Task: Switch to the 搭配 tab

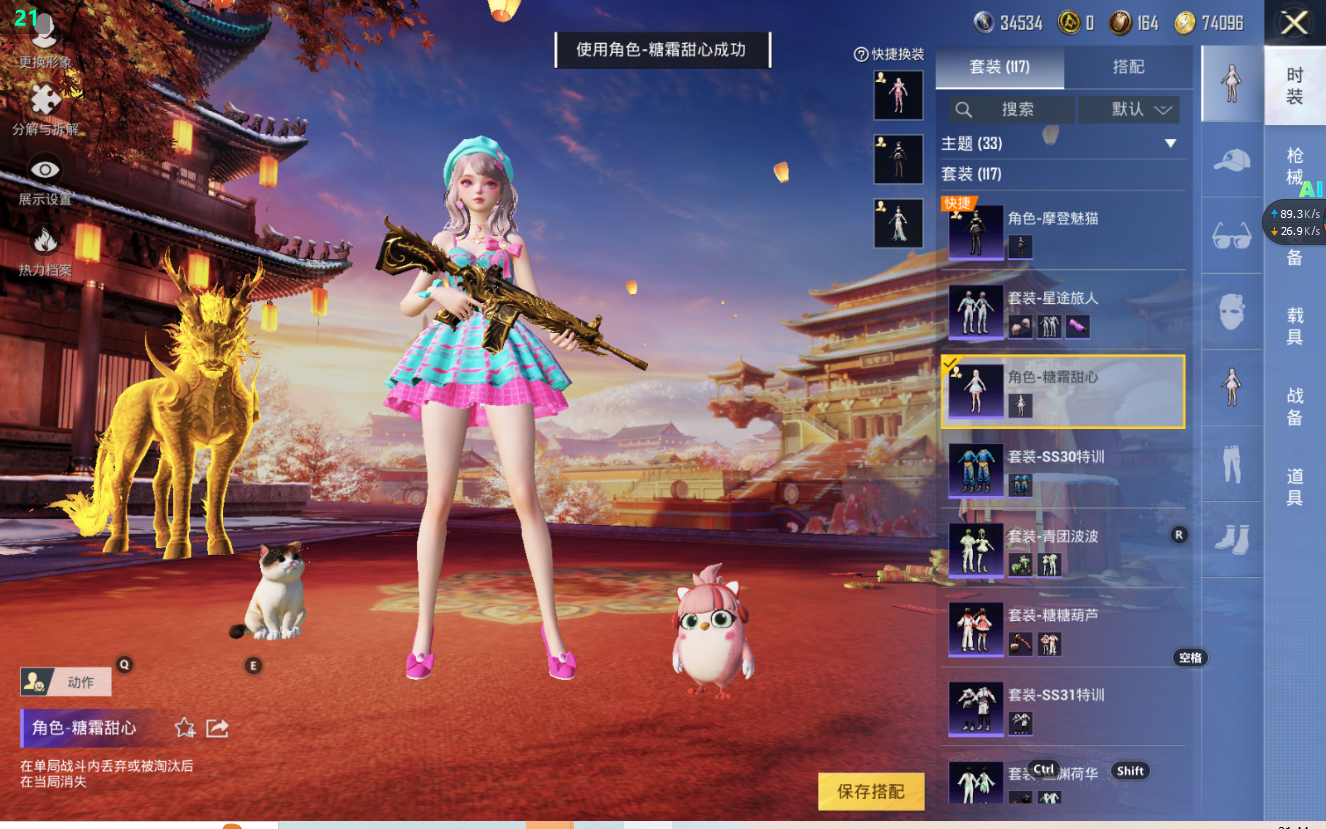Action: pyautogui.click(x=1128, y=67)
